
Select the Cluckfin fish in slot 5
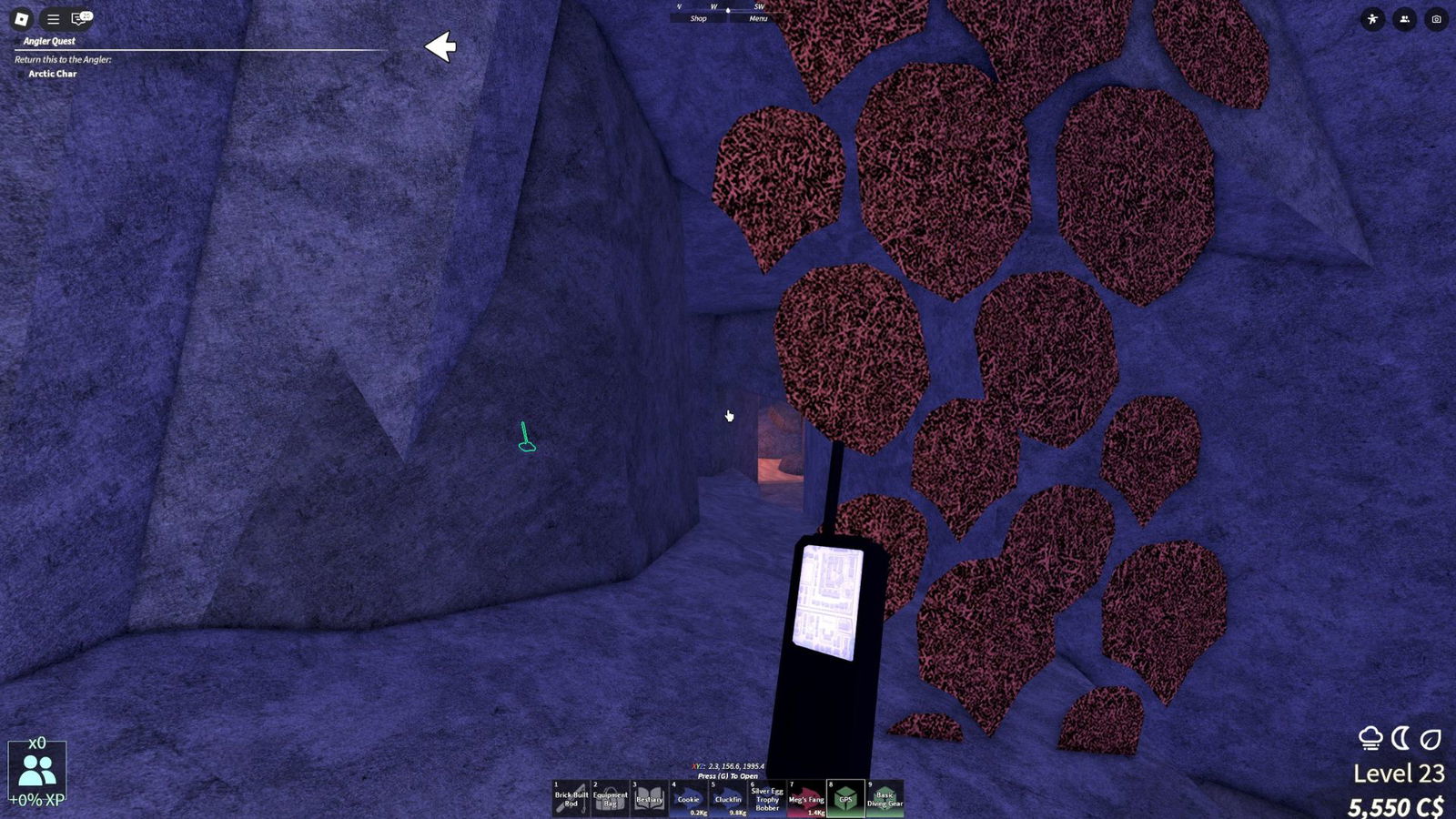727,798
